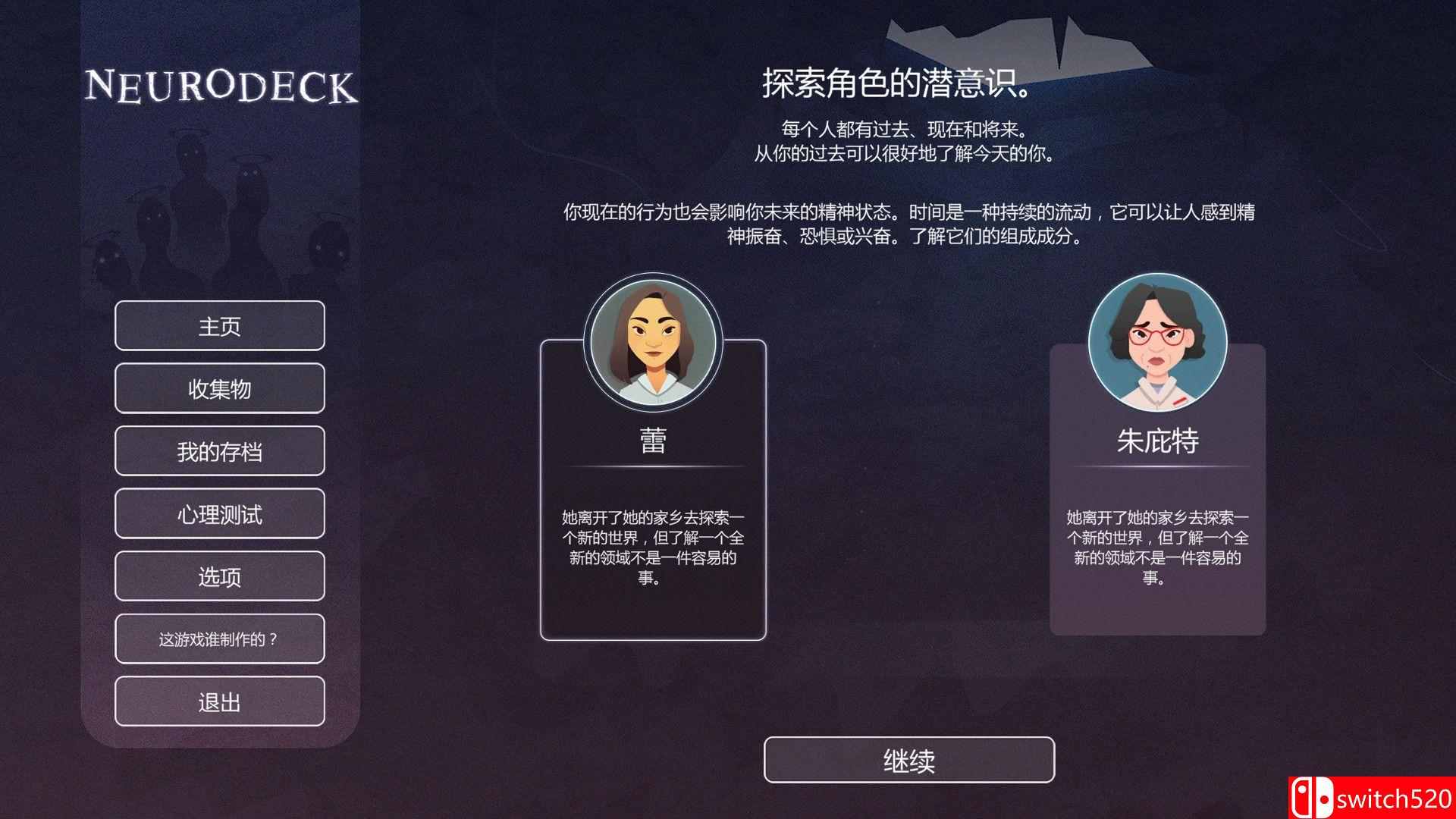This screenshot has width=1456, height=819.
Task: Start the 心理测试 psychological test
Action: pos(220,513)
